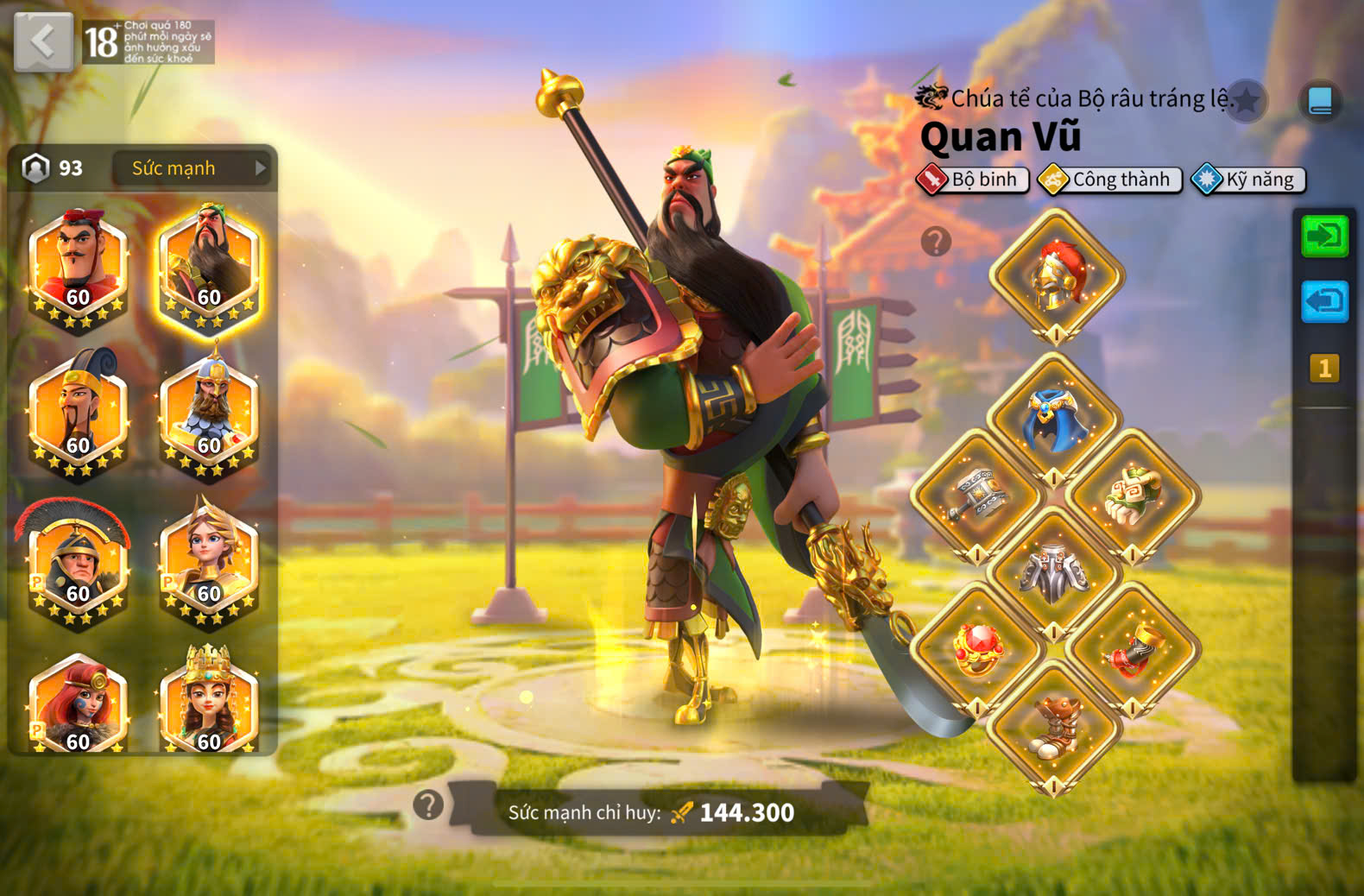Select the Quan Vũ commander portrait
Screen dimensions: 1364x896
click(x=209, y=264)
